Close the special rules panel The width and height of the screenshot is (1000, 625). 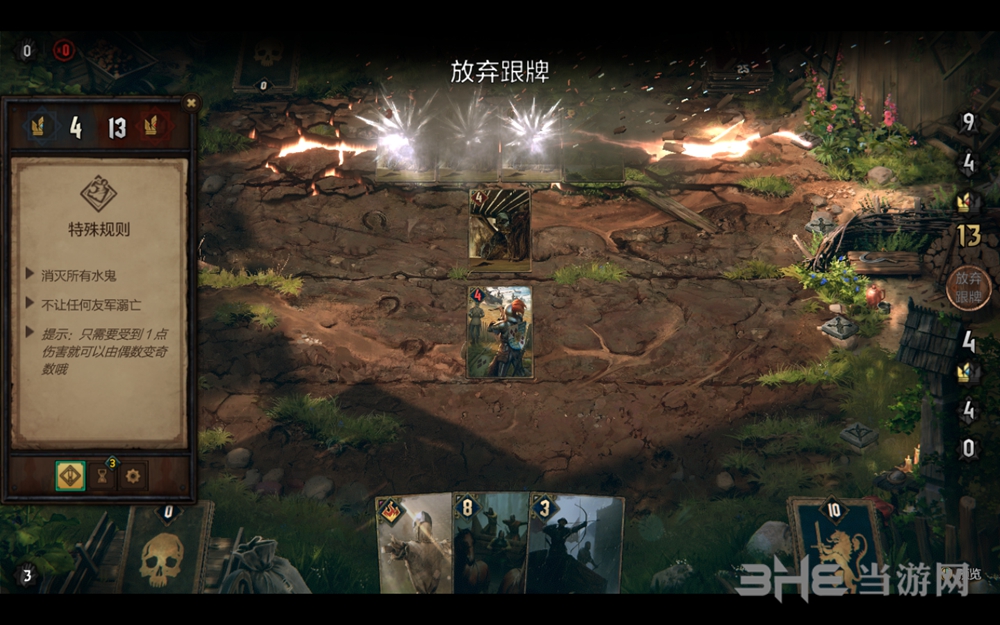(191, 102)
